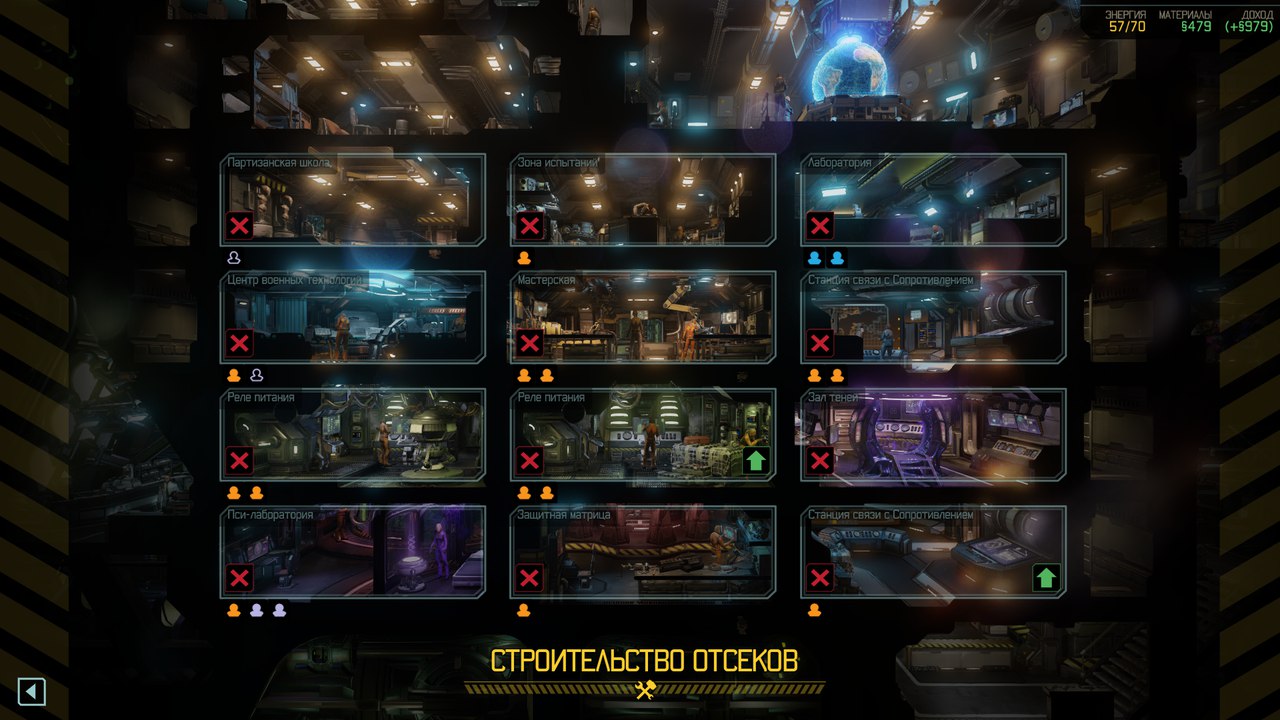Cancel Партизанская школа with the red X
Image resolution: width=1280 pixels, height=720 pixels.
click(x=237, y=225)
